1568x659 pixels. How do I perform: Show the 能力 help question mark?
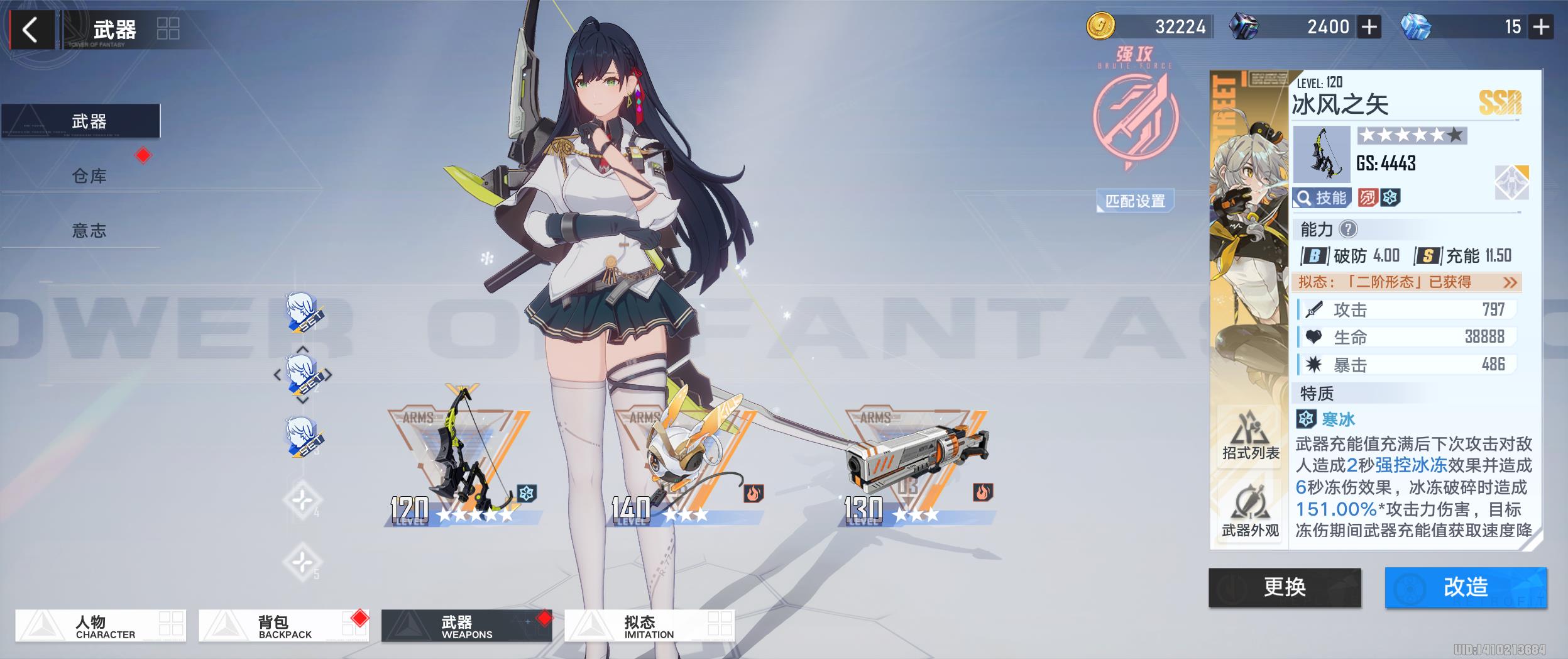[x=1347, y=230]
